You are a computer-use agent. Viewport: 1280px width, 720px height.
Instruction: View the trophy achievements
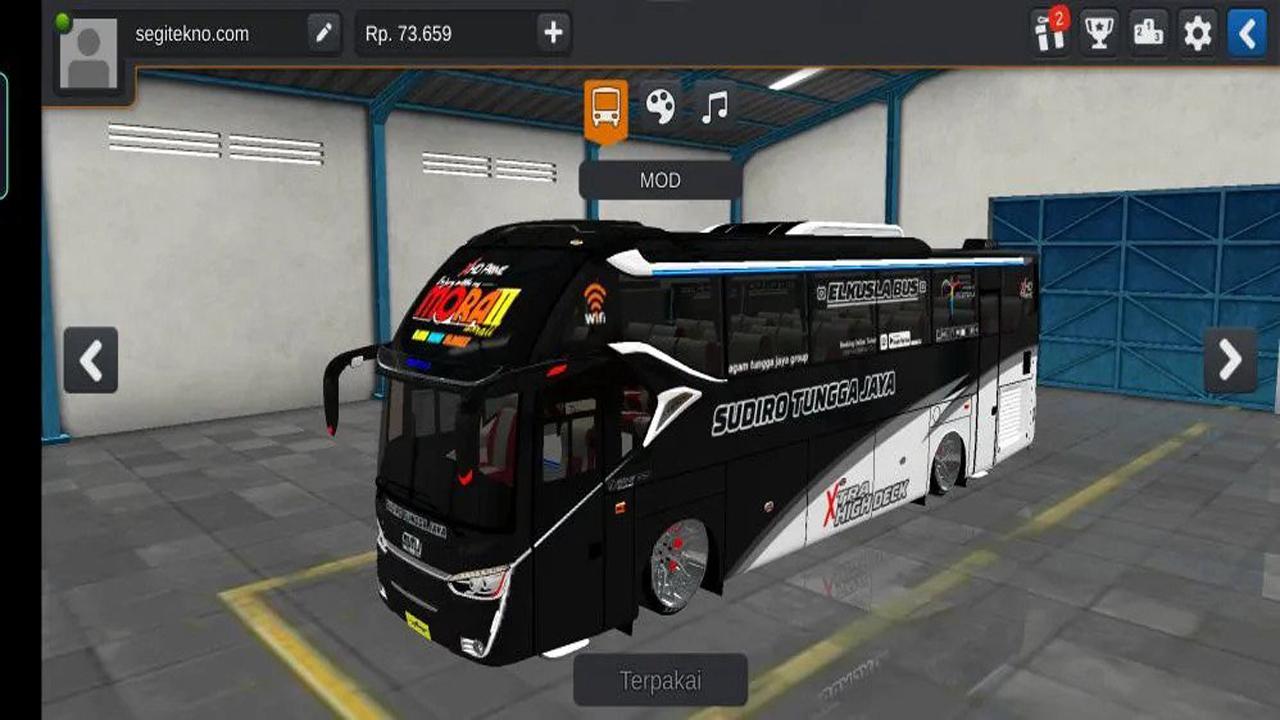1099,33
